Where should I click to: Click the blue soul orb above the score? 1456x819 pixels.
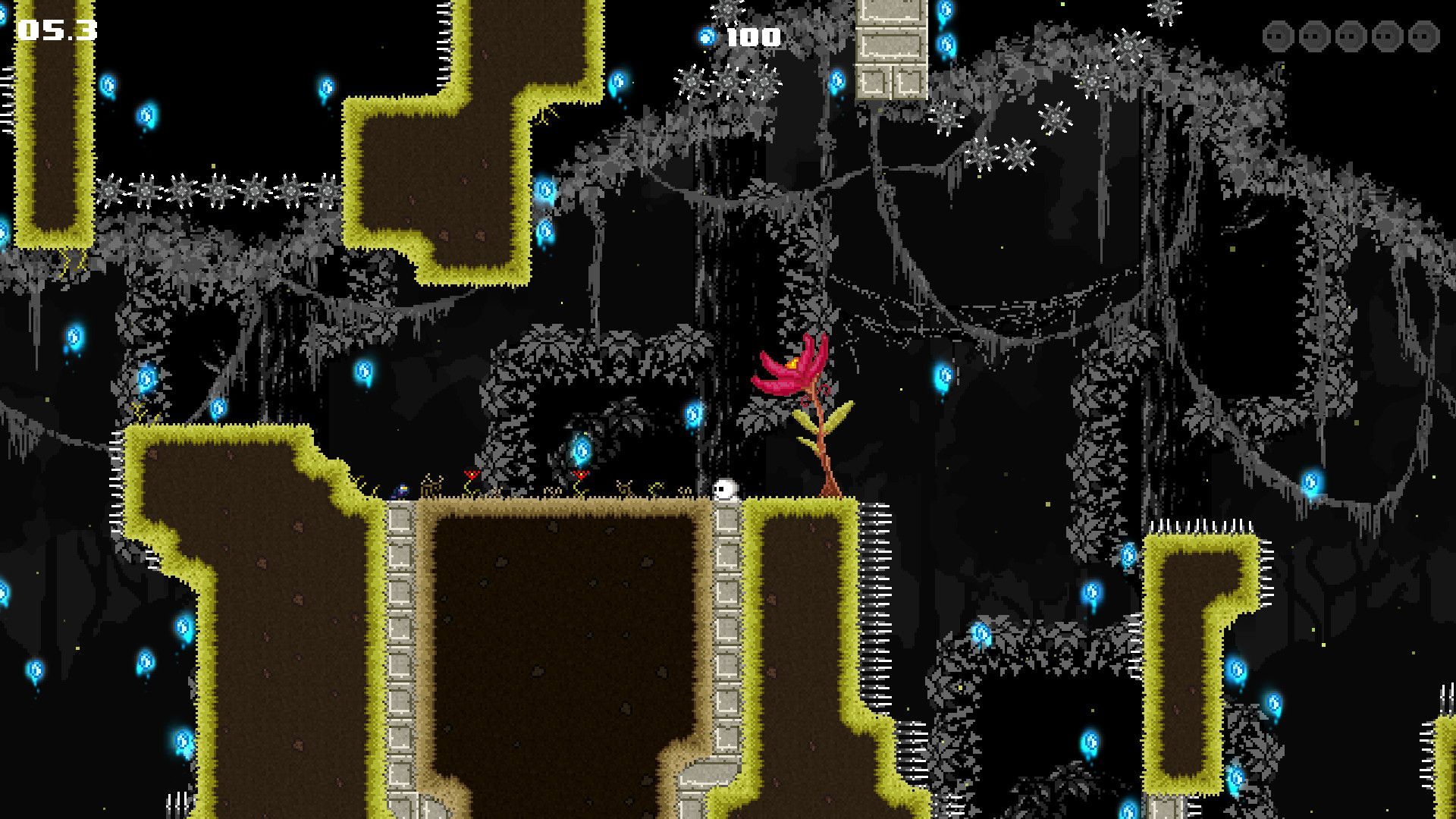click(705, 36)
